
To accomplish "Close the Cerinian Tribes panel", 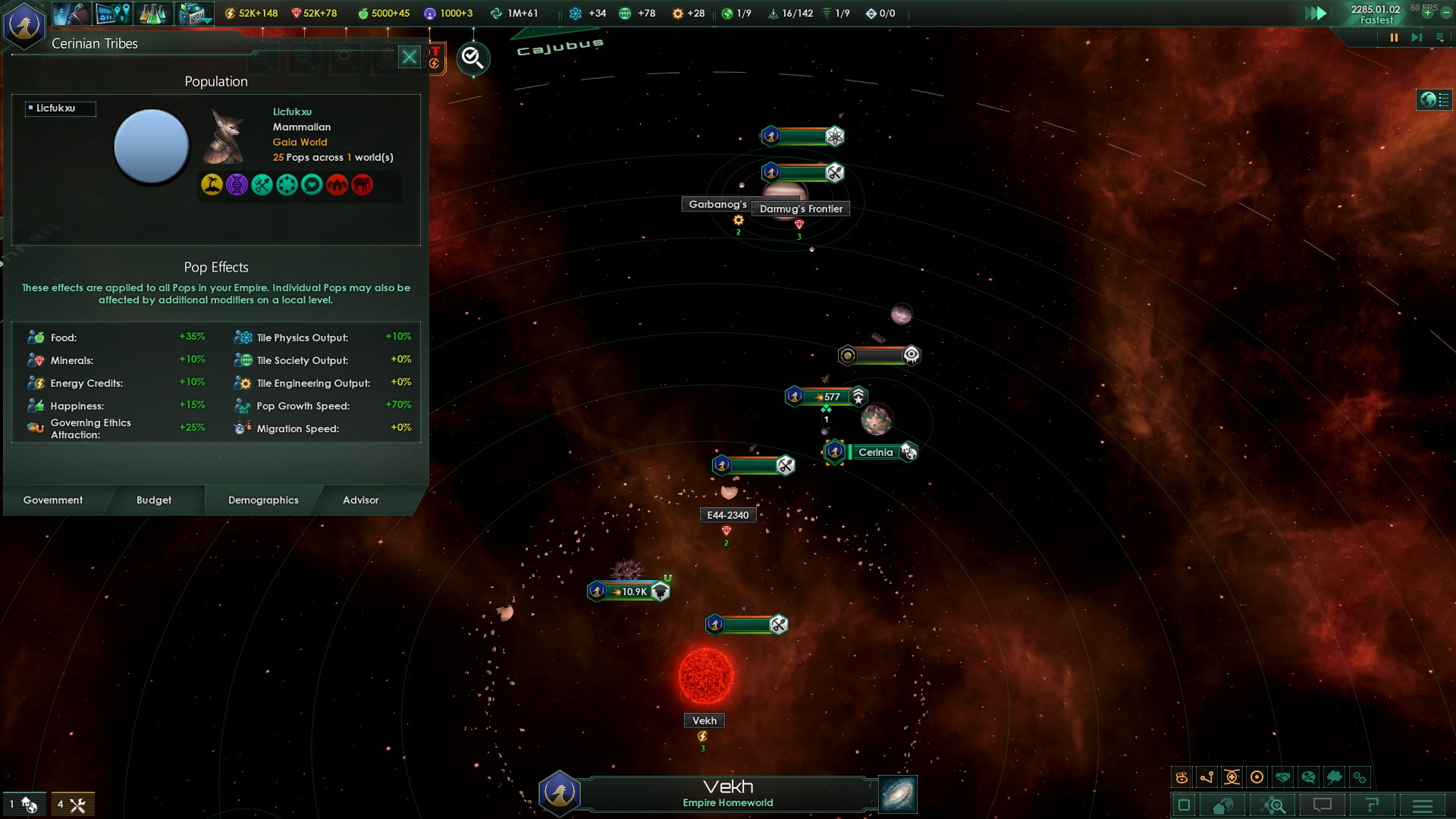I will 409,57.
